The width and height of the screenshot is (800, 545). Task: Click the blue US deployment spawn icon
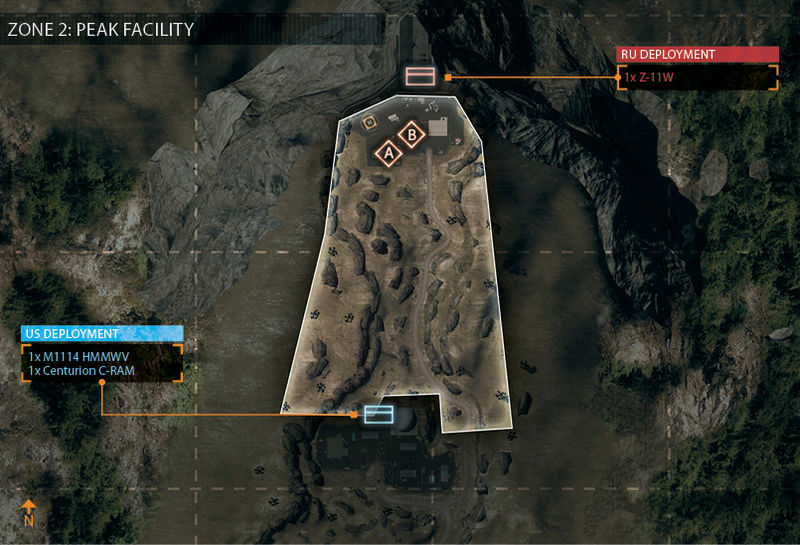pos(378,414)
